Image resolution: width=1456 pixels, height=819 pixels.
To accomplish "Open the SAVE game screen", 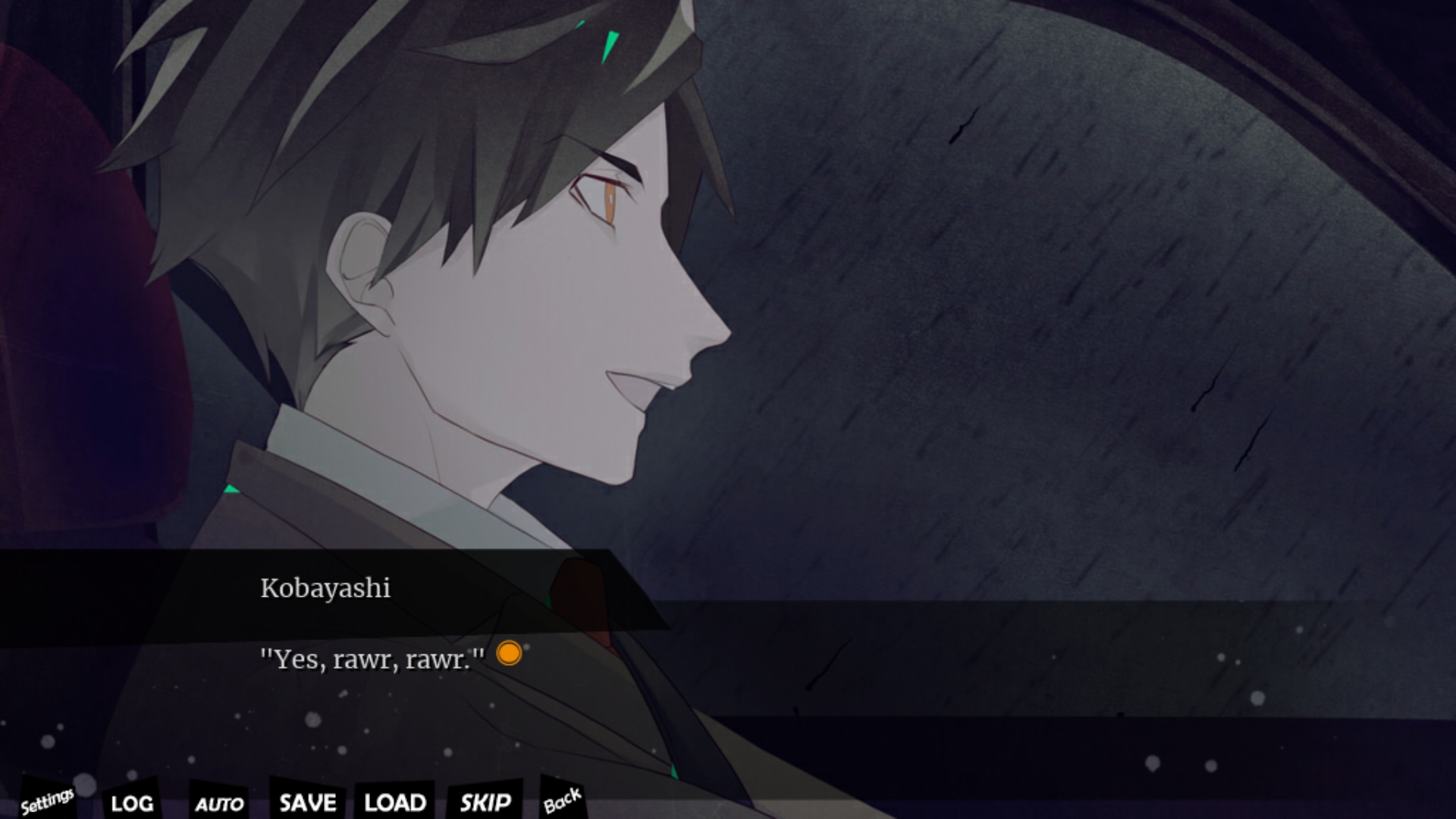I will [307, 802].
